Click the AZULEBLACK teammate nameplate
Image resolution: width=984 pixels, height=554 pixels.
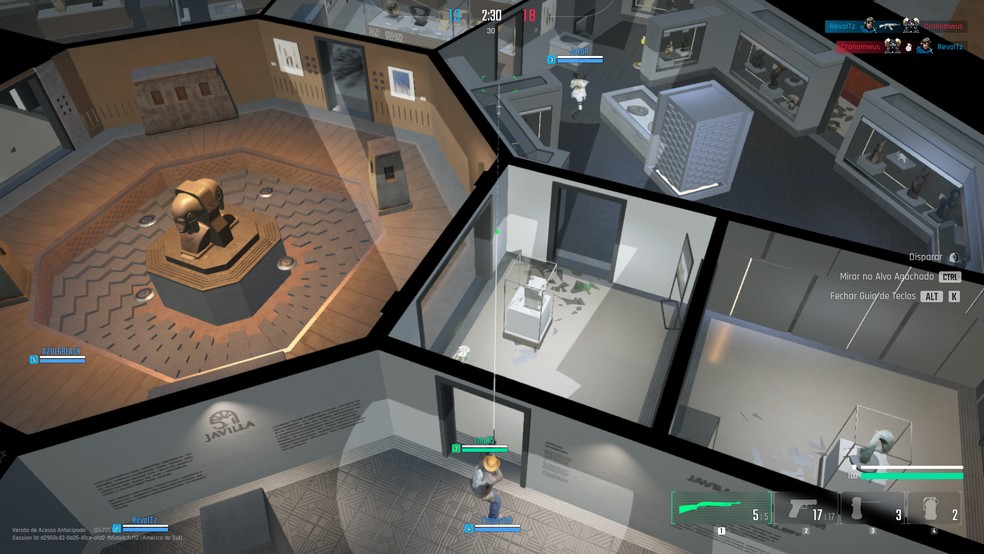pos(60,352)
